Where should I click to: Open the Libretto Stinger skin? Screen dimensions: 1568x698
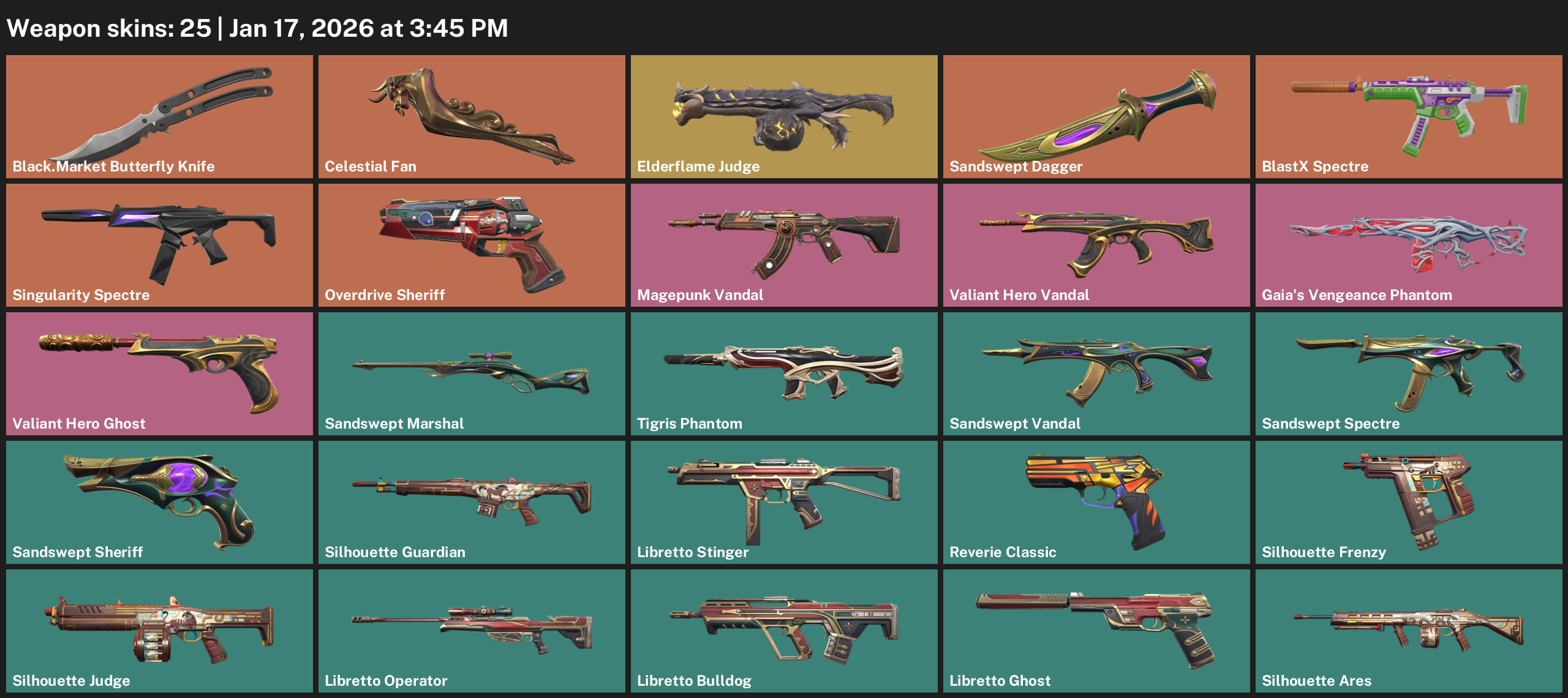tap(784, 502)
